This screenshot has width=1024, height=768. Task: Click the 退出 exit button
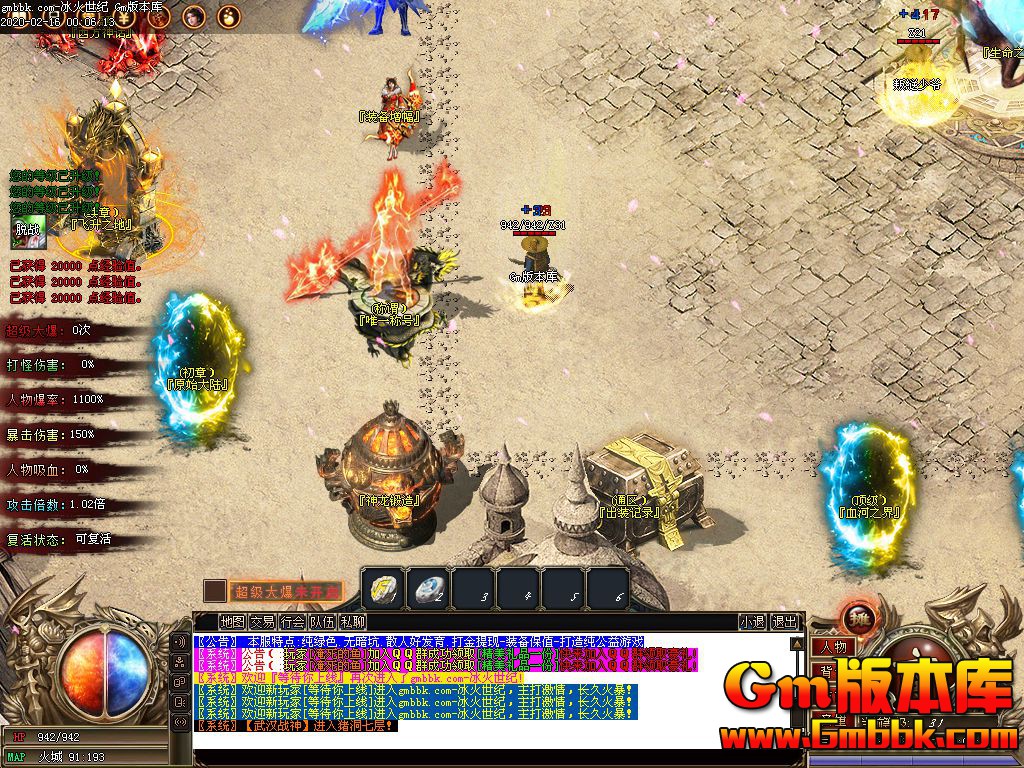point(786,621)
